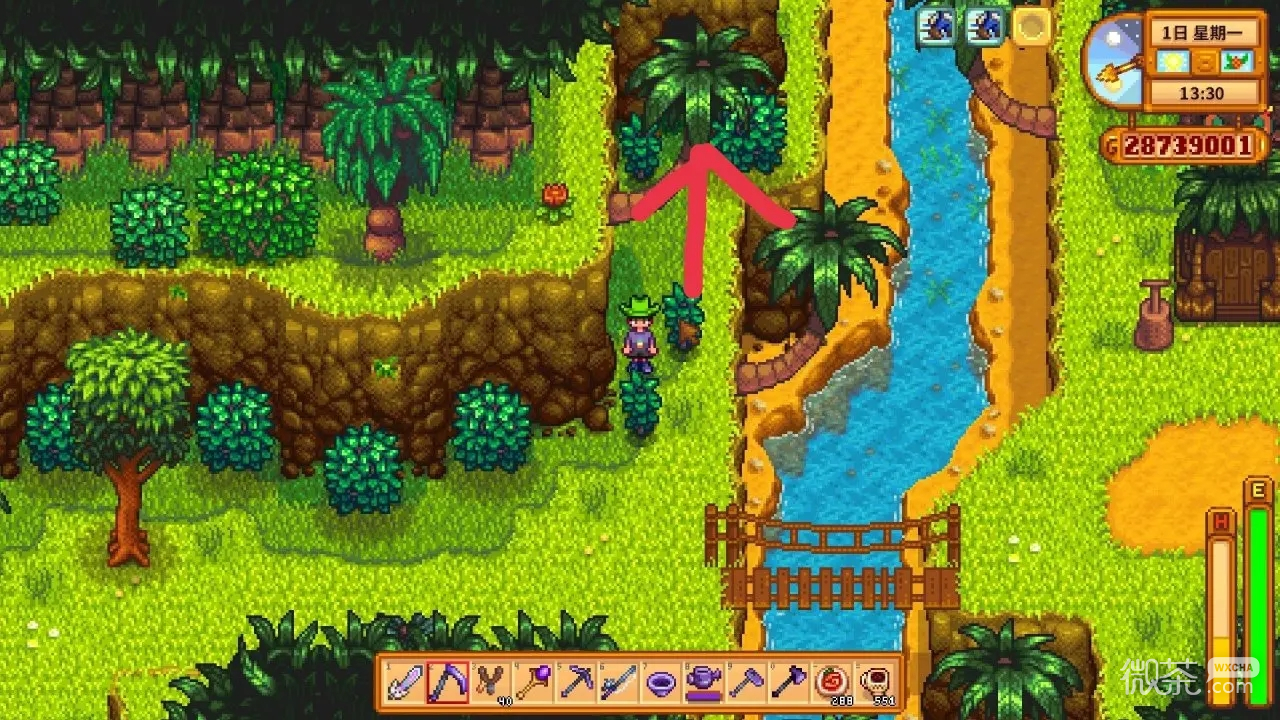The width and height of the screenshot is (1280, 720).
Task: Select the red food stack of 288
Action: click(832, 683)
